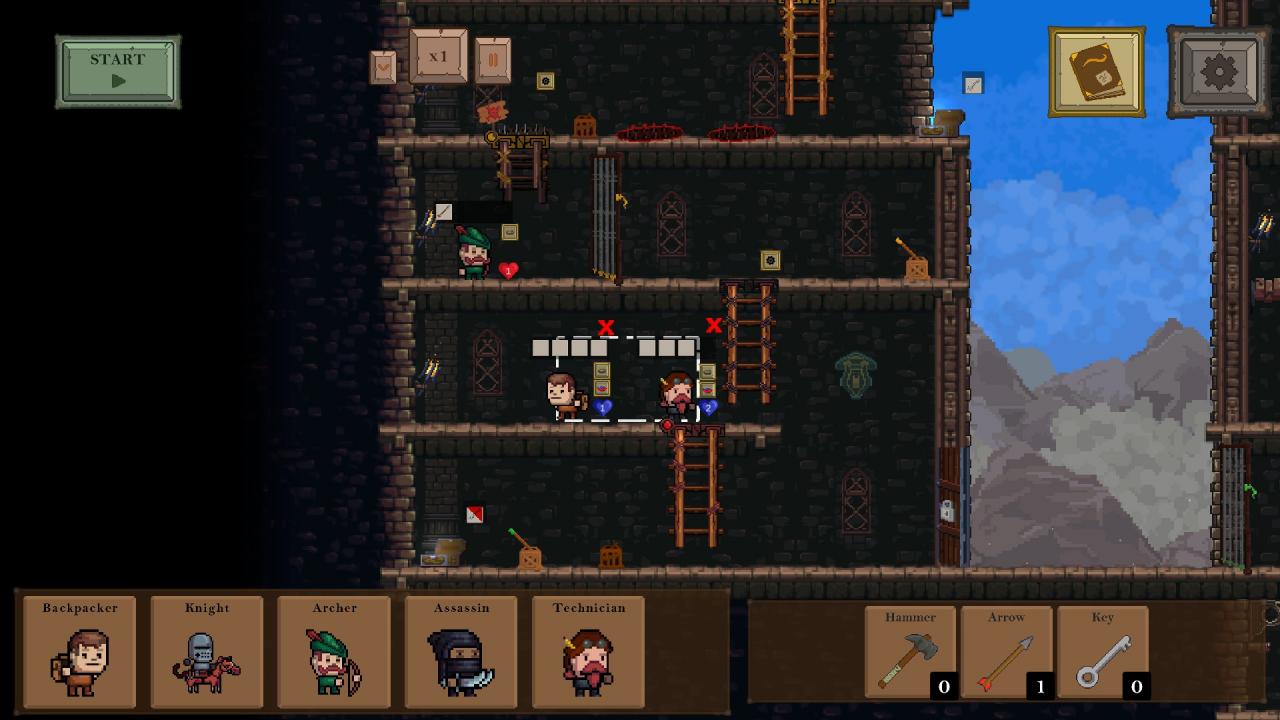Open the gear settings menu

(x=1218, y=71)
